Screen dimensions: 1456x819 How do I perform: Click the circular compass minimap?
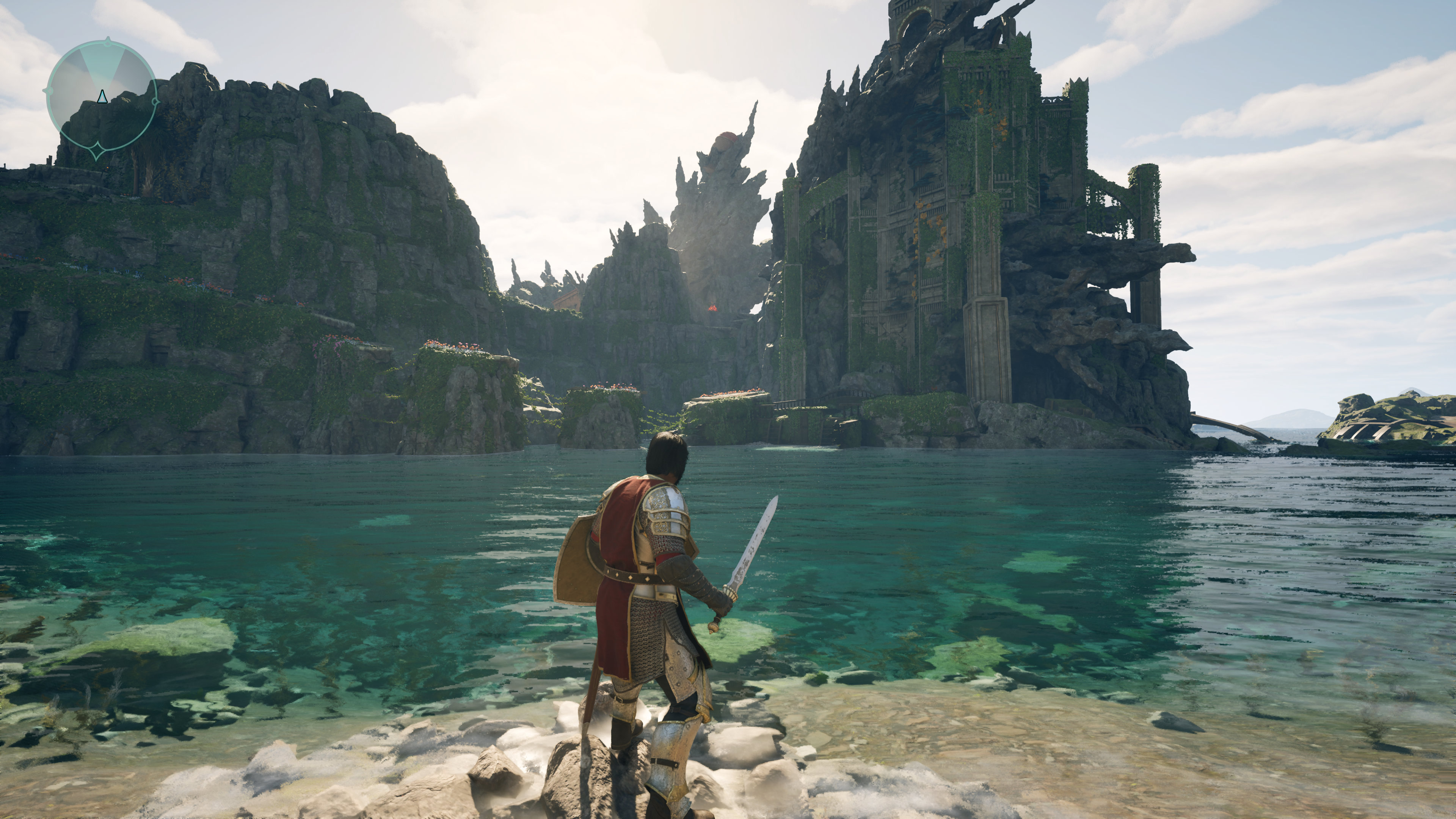[101, 97]
